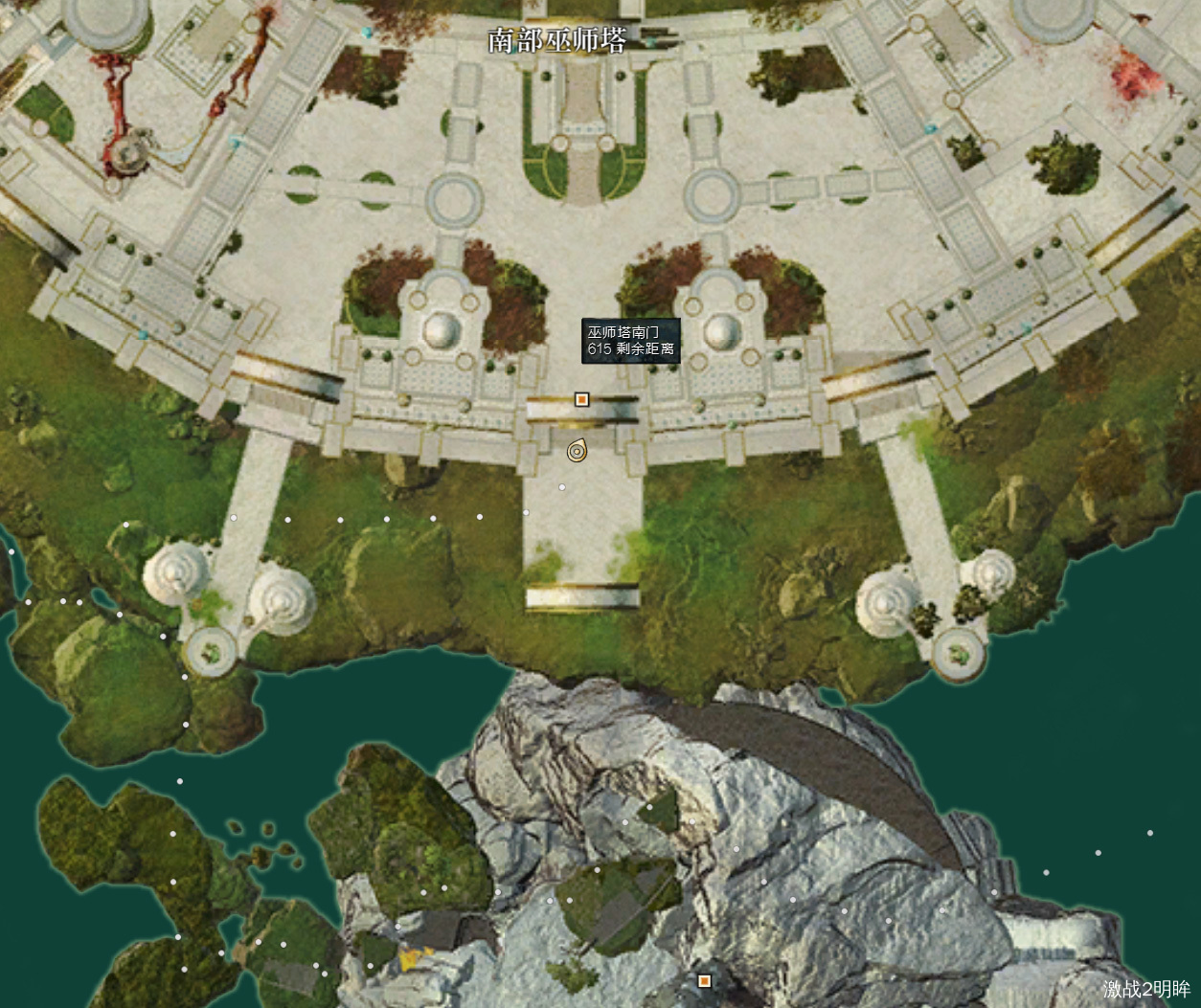Click the 巫师塔南门 orange square marker
This screenshot has height=1008, width=1201.
coord(580,399)
